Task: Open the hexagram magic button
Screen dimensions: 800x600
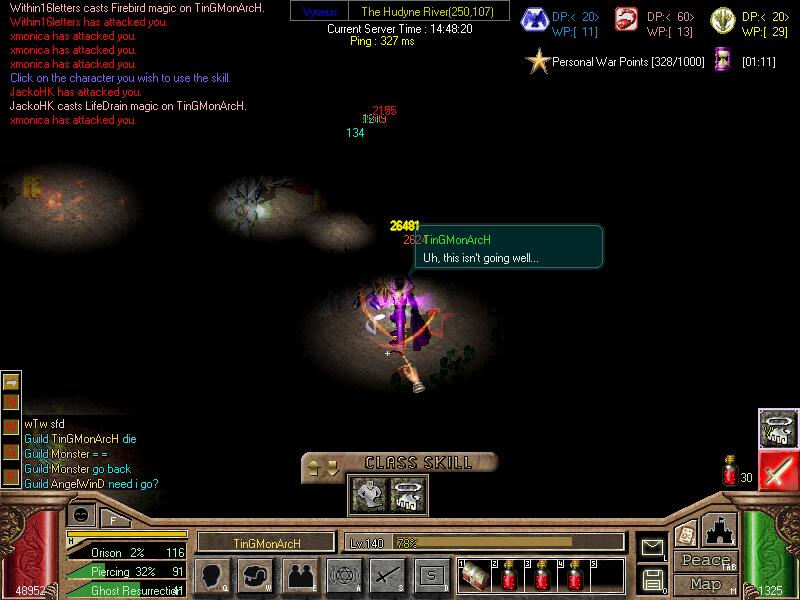Action: pyautogui.click(x=343, y=575)
